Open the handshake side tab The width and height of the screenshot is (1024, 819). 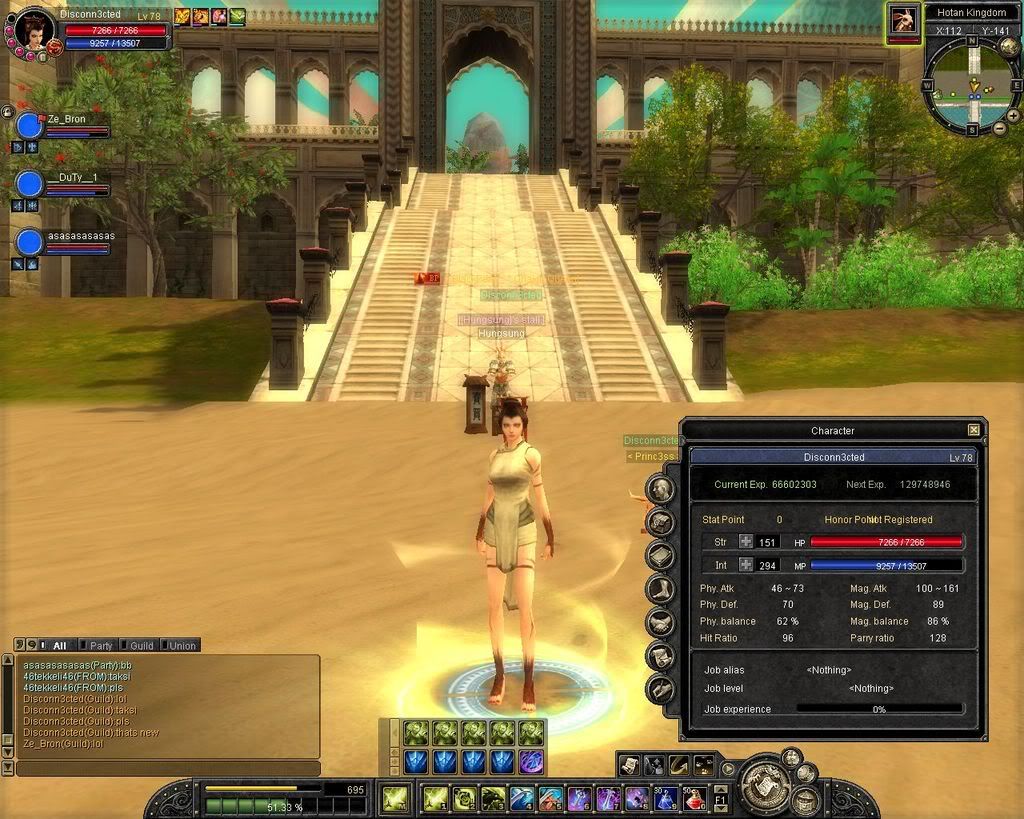tap(660, 623)
